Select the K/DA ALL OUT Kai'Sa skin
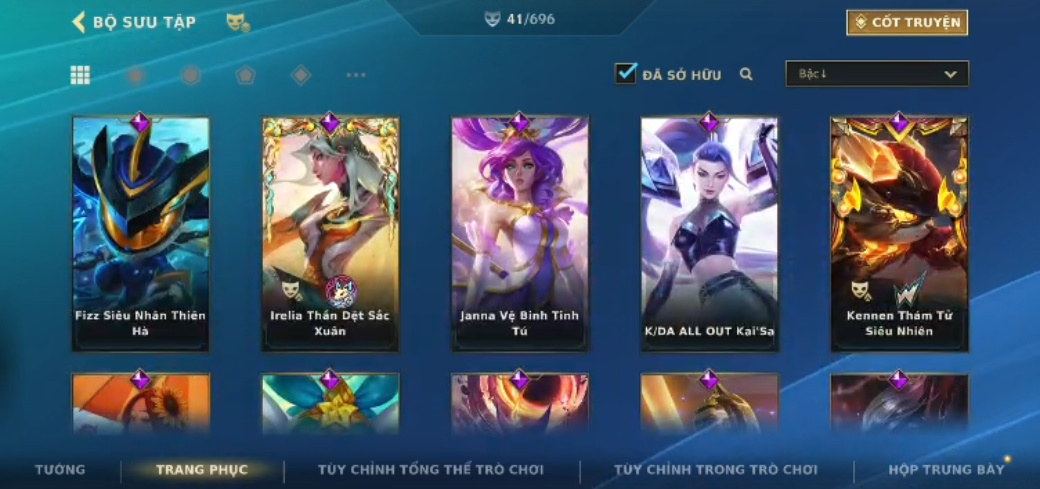The width and height of the screenshot is (1040, 489). tap(709, 235)
